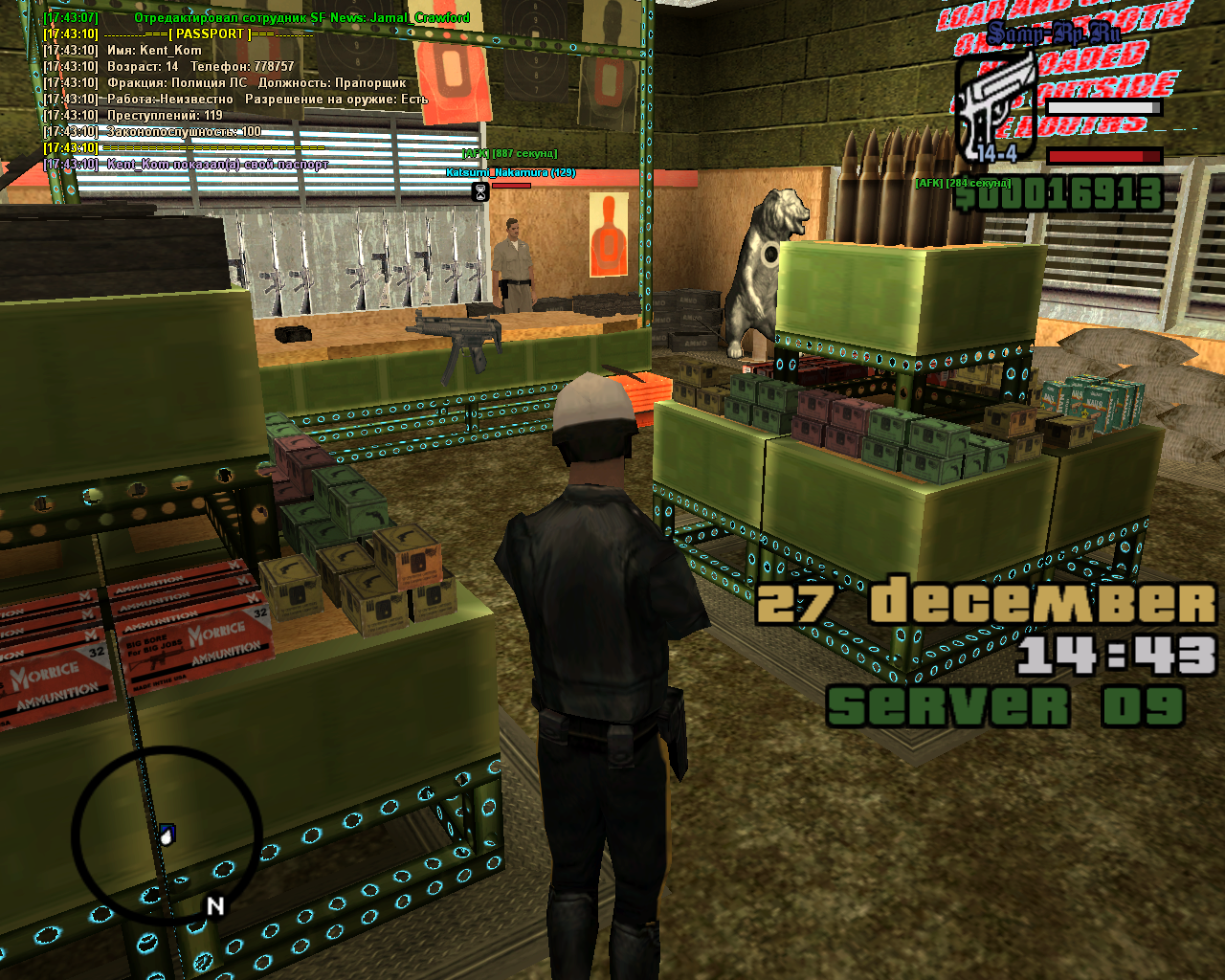The width and height of the screenshot is (1225, 980).
Task: Click the passport chat log
Action: coord(234,91)
